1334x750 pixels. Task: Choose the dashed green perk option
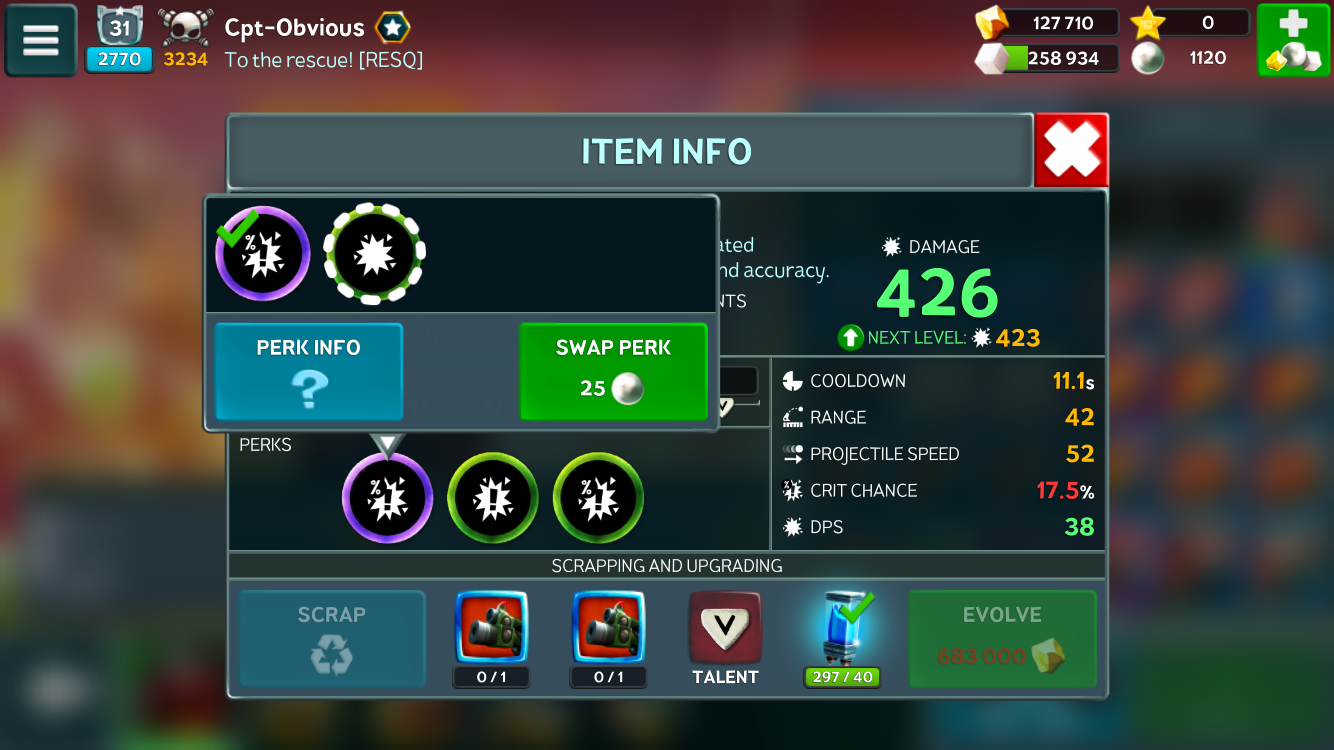[x=374, y=254]
